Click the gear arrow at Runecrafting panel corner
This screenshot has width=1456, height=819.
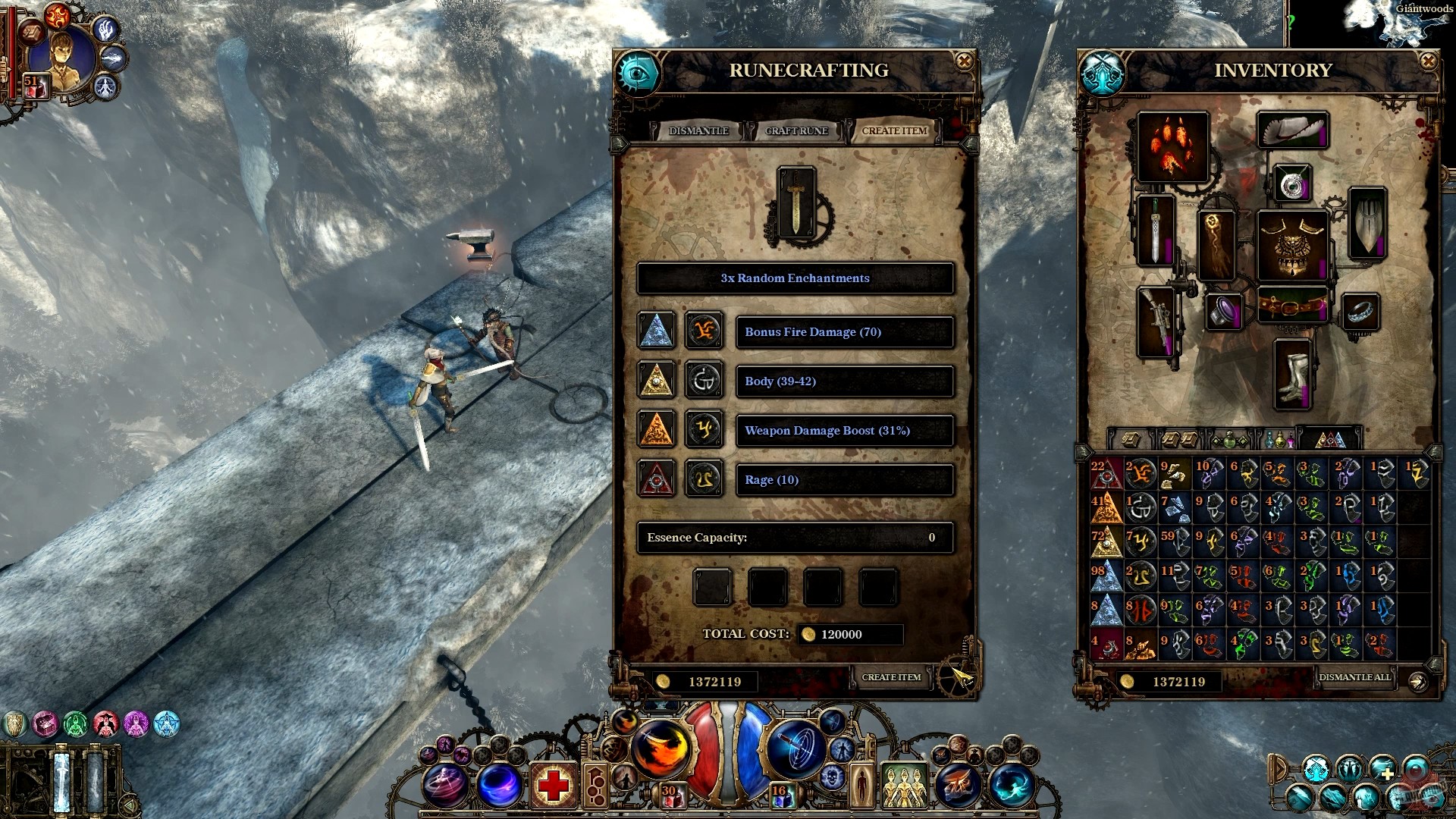click(x=957, y=679)
